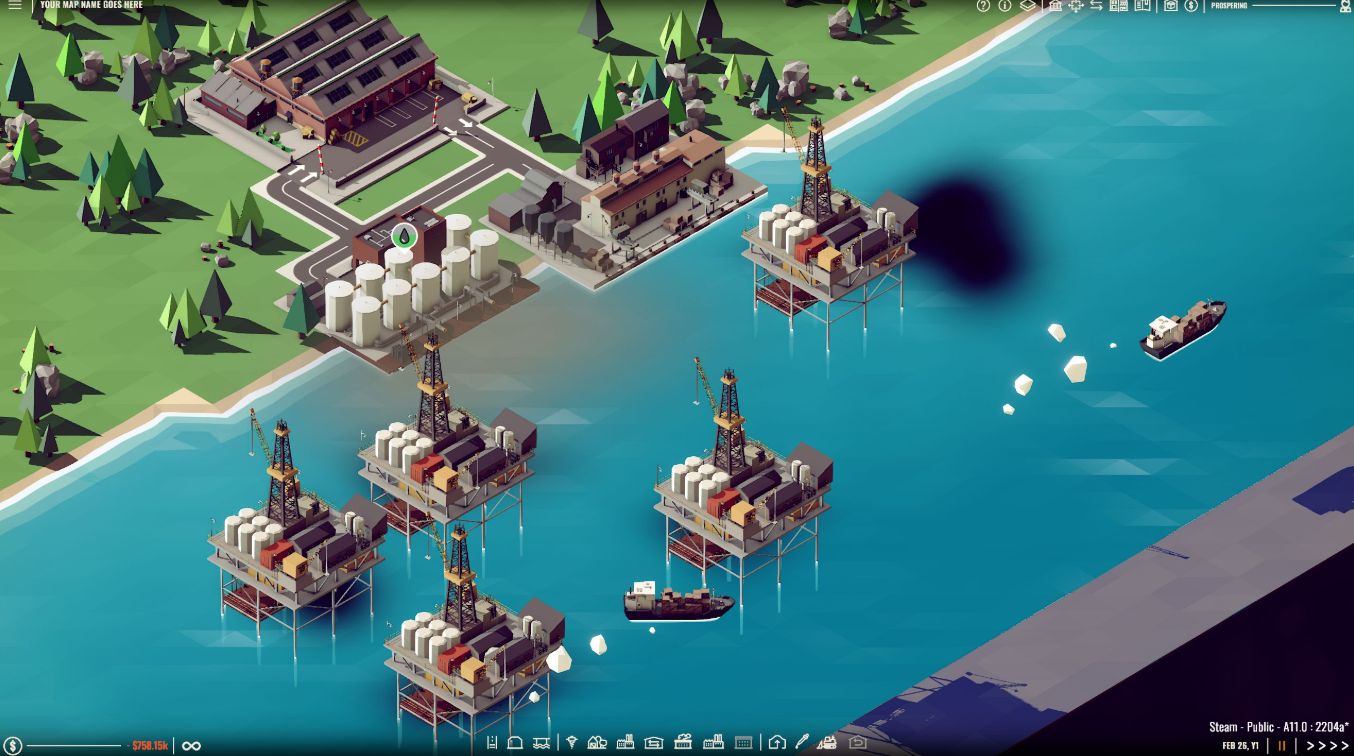The height and width of the screenshot is (756, 1354).
Task: Click the capitol state building icon
Action: (x=1056, y=7)
